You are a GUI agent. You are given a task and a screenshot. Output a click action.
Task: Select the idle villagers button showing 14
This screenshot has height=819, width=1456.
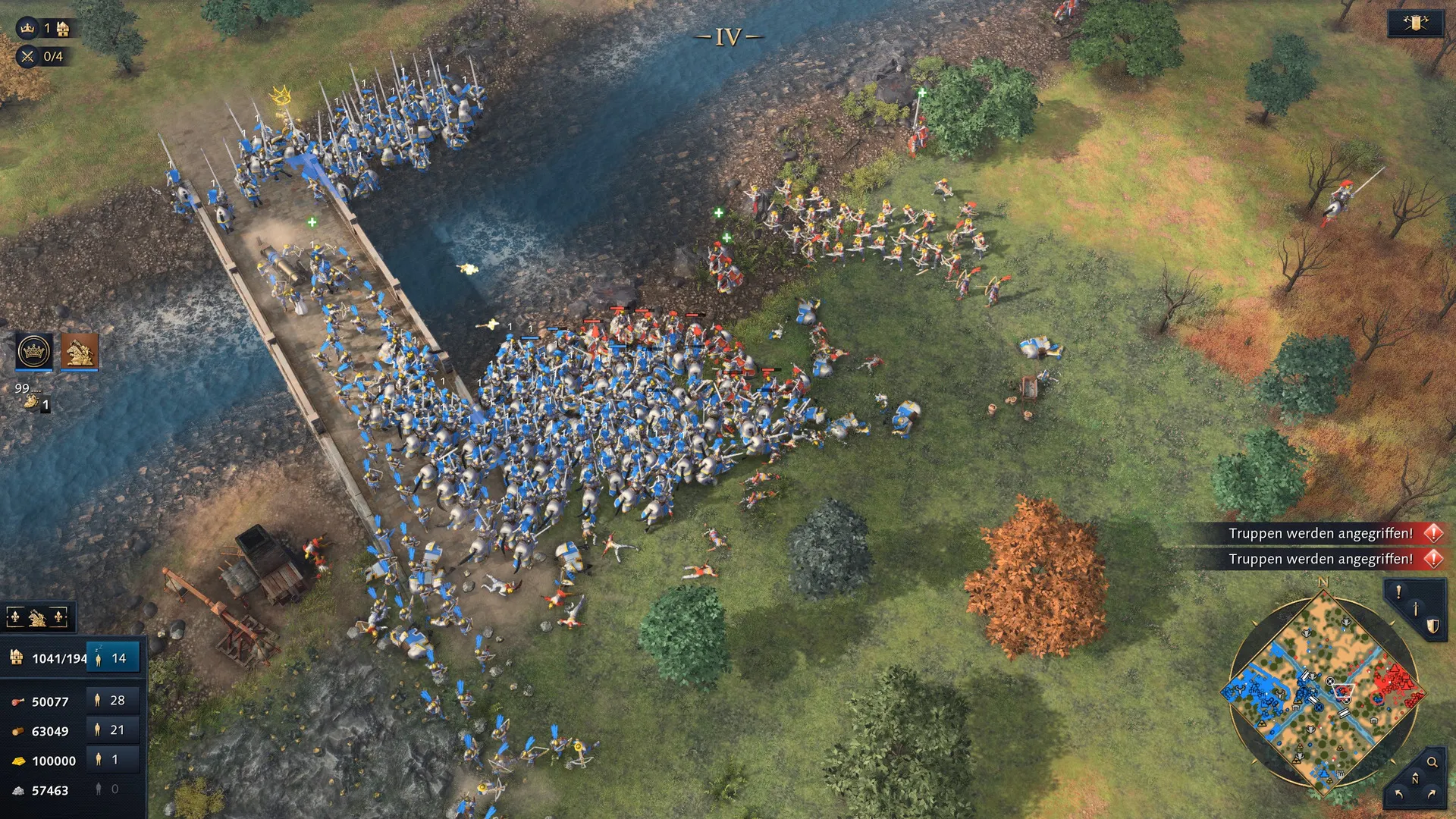tap(112, 658)
